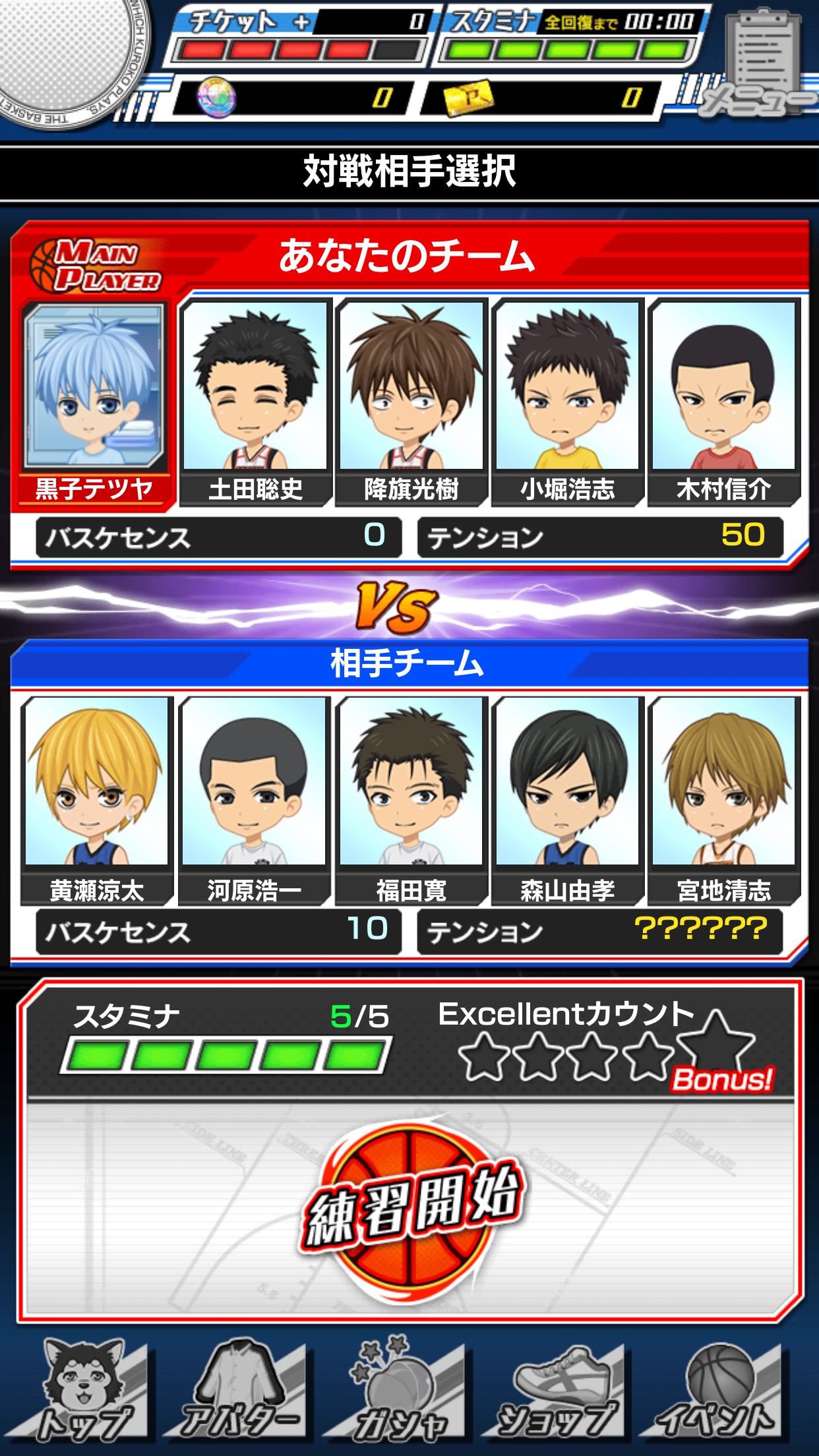The width and height of the screenshot is (819, 1456).
Task: Add tickets with the チケット plus button
Action: pos(301,22)
